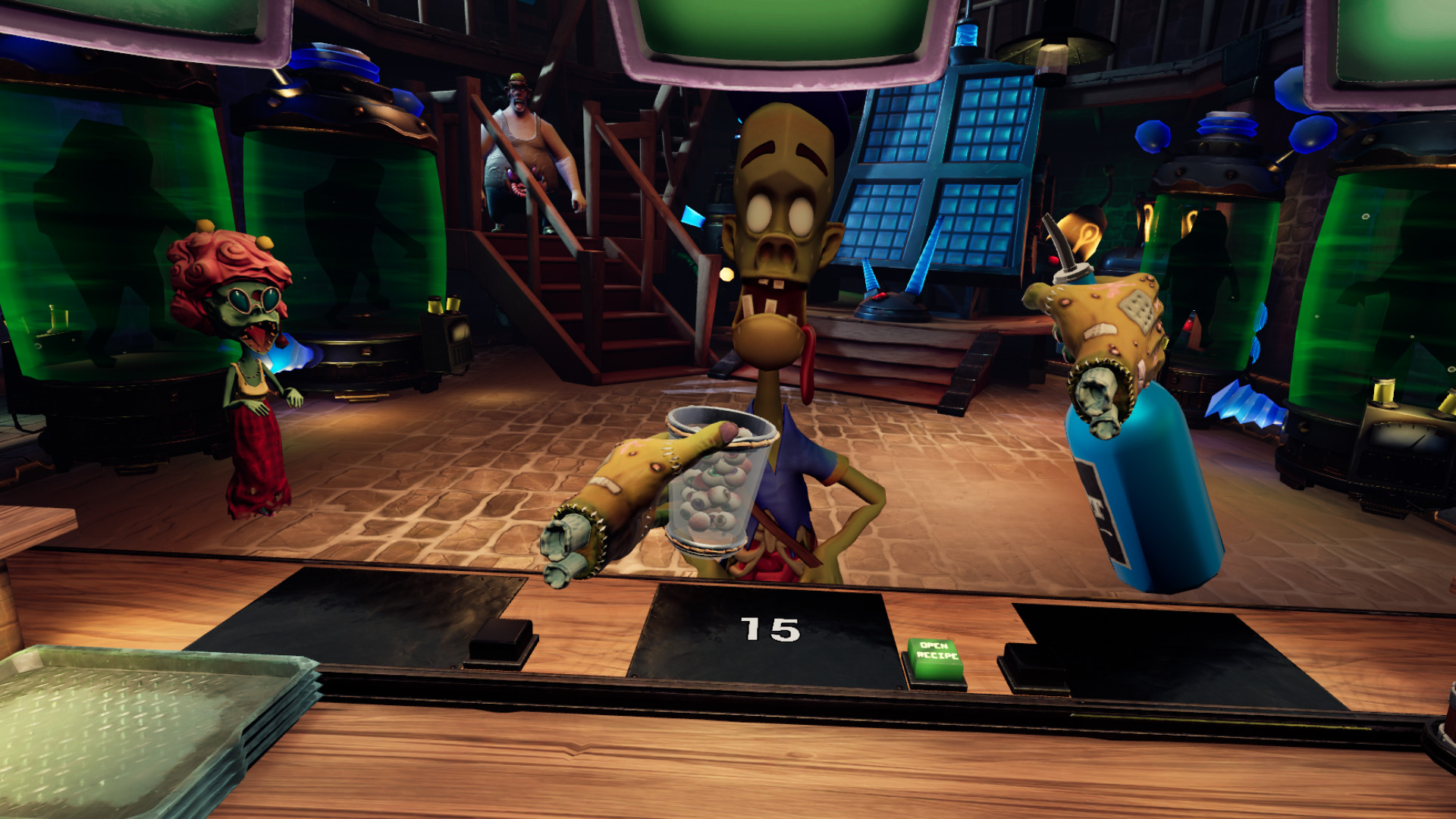
Task: Click the man sitting on the staircase
Action: (523, 152)
